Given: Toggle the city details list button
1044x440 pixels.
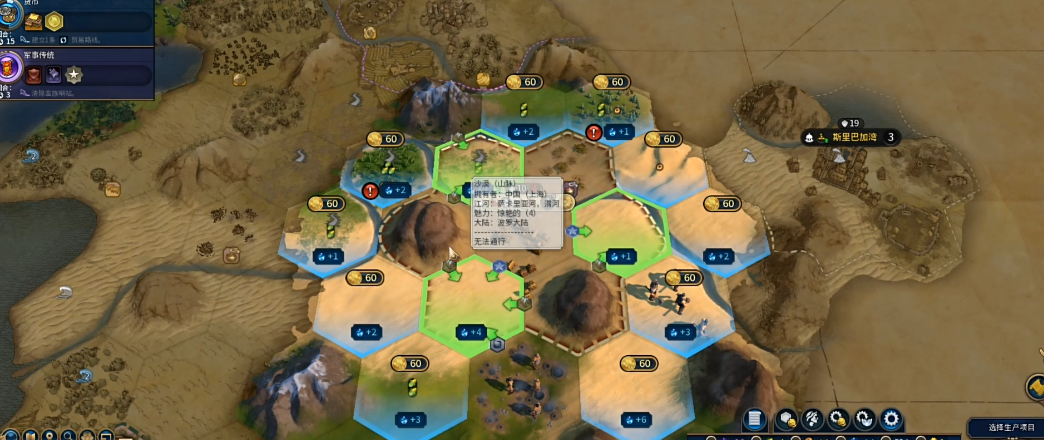Looking at the screenshot, I should [756, 419].
